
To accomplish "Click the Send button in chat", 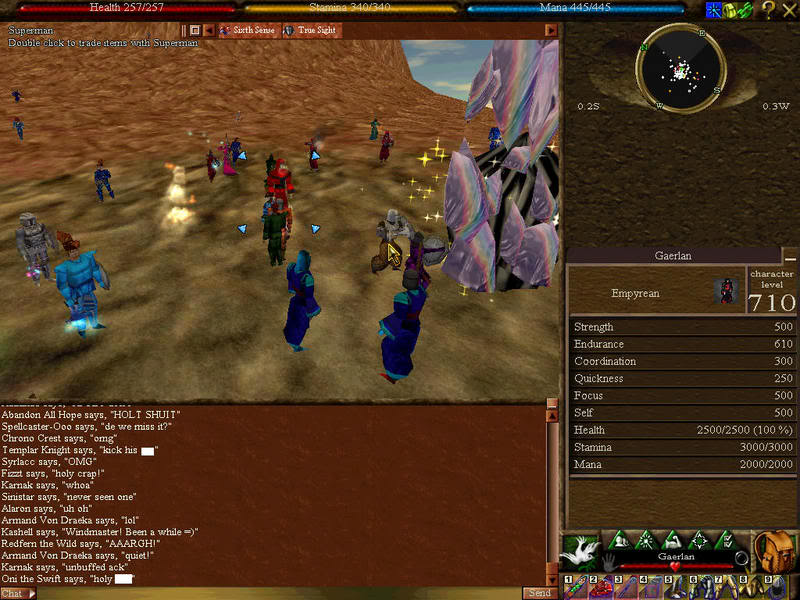I will point(538,593).
